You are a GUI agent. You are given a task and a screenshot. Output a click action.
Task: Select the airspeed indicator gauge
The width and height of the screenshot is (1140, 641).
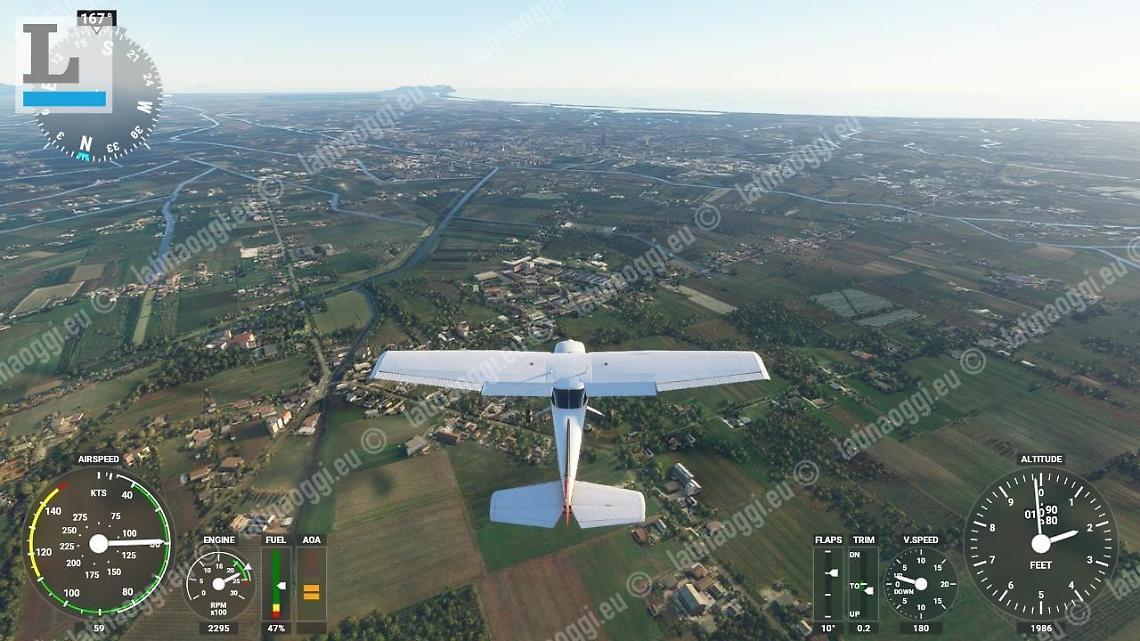tap(98, 543)
